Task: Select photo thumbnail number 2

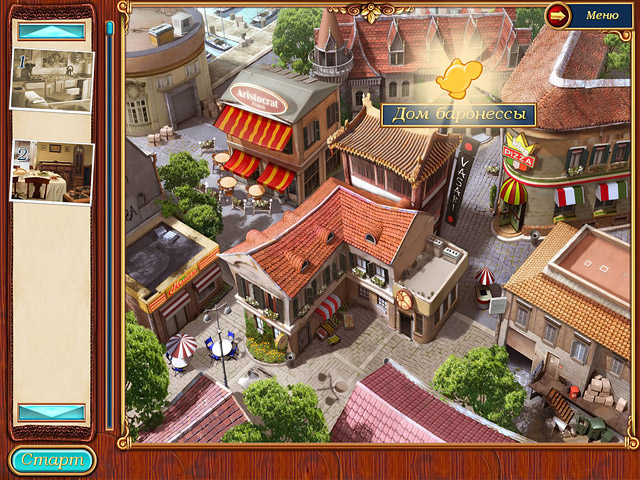Action: coord(52,172)
